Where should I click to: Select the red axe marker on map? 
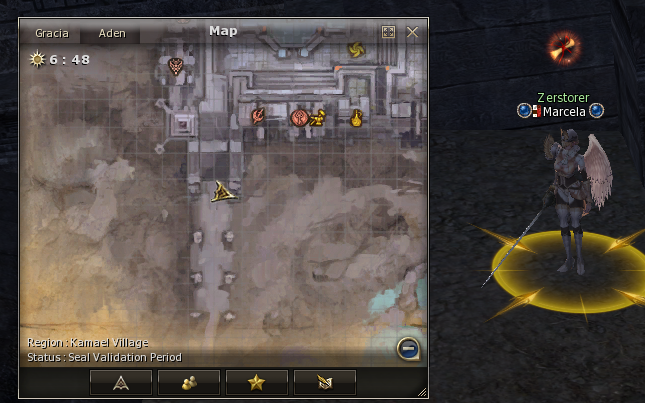click(x=258, y=116)
